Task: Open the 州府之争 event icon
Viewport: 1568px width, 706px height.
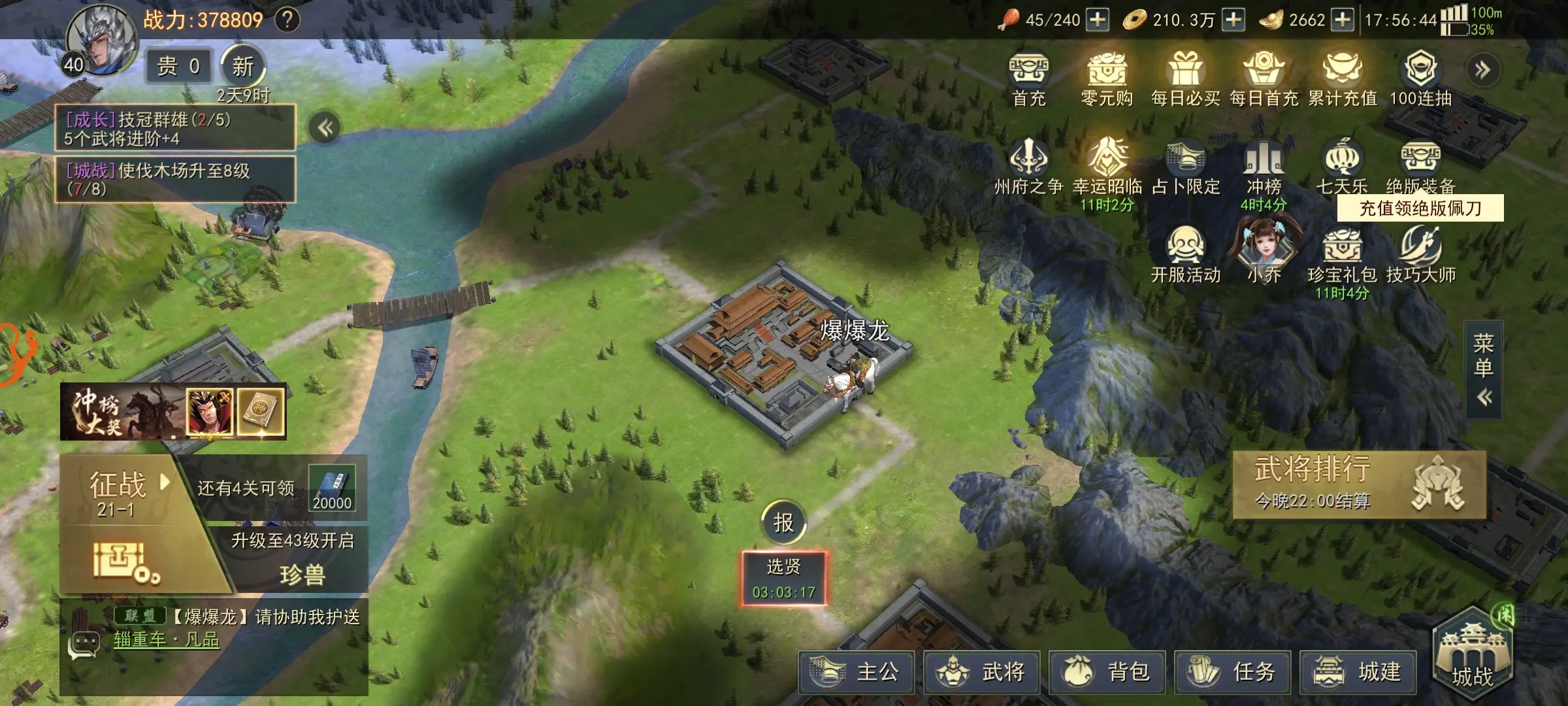Action: [x=1029, y=167]
